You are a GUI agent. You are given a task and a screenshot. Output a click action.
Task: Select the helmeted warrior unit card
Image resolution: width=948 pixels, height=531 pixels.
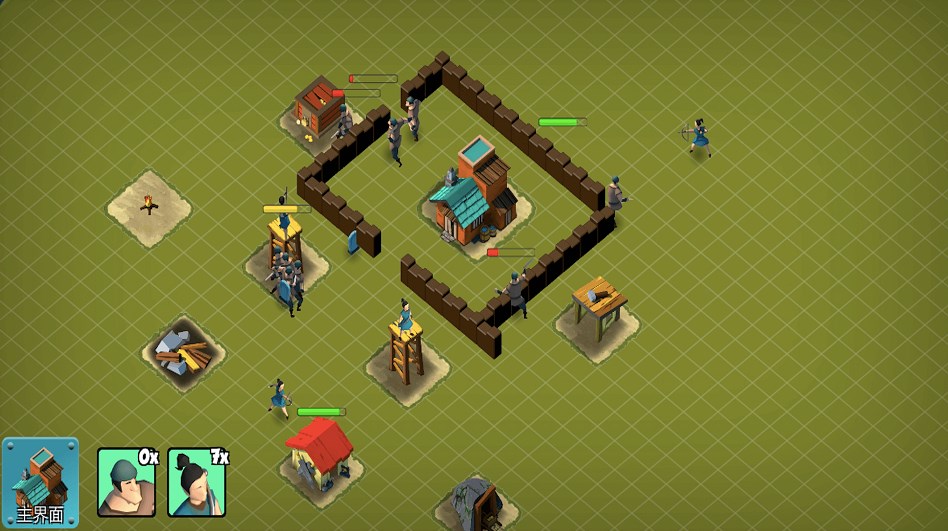click(x=126, y=482)
